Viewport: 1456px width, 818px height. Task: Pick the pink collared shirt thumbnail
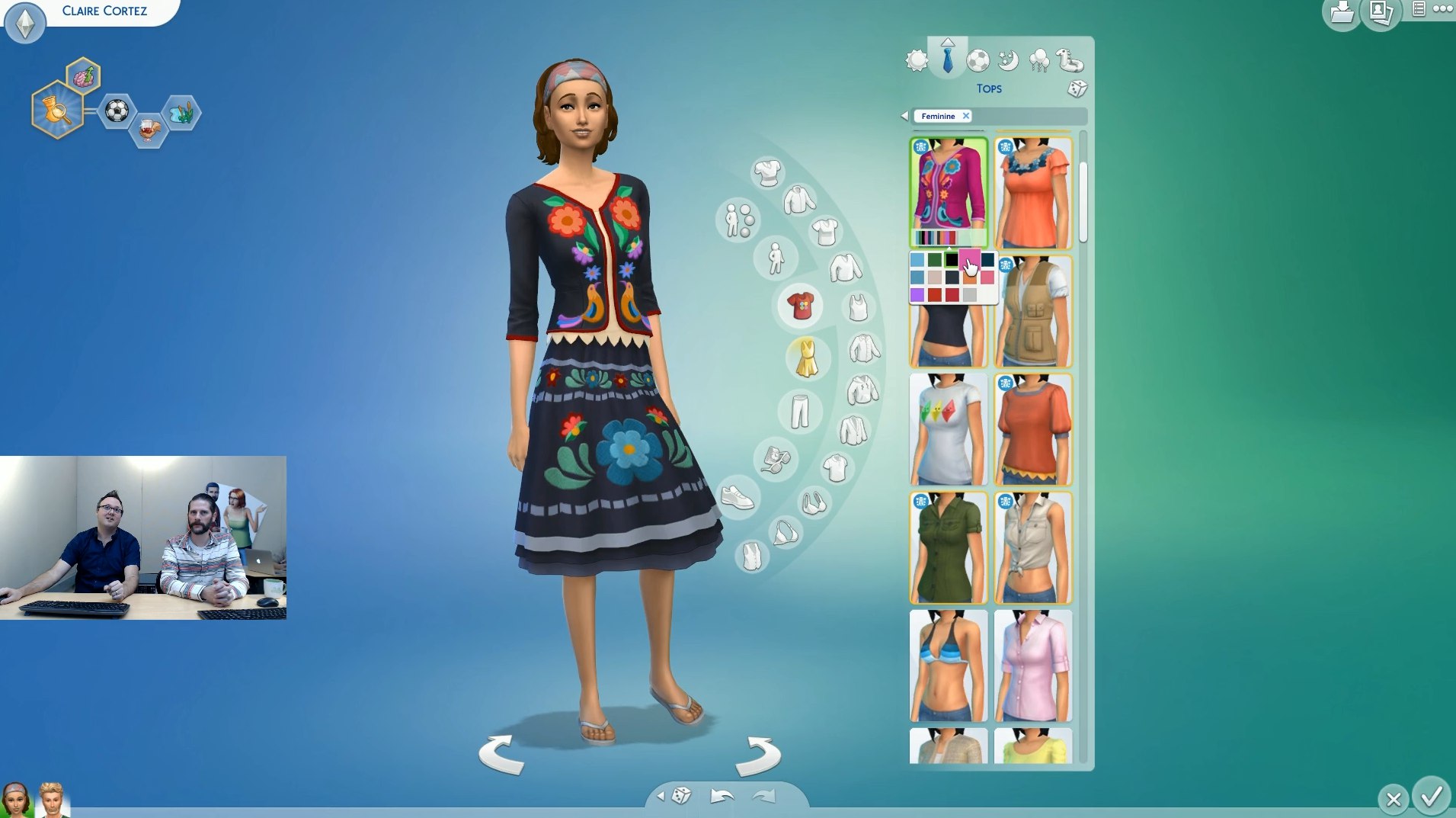pos(1032,666)
